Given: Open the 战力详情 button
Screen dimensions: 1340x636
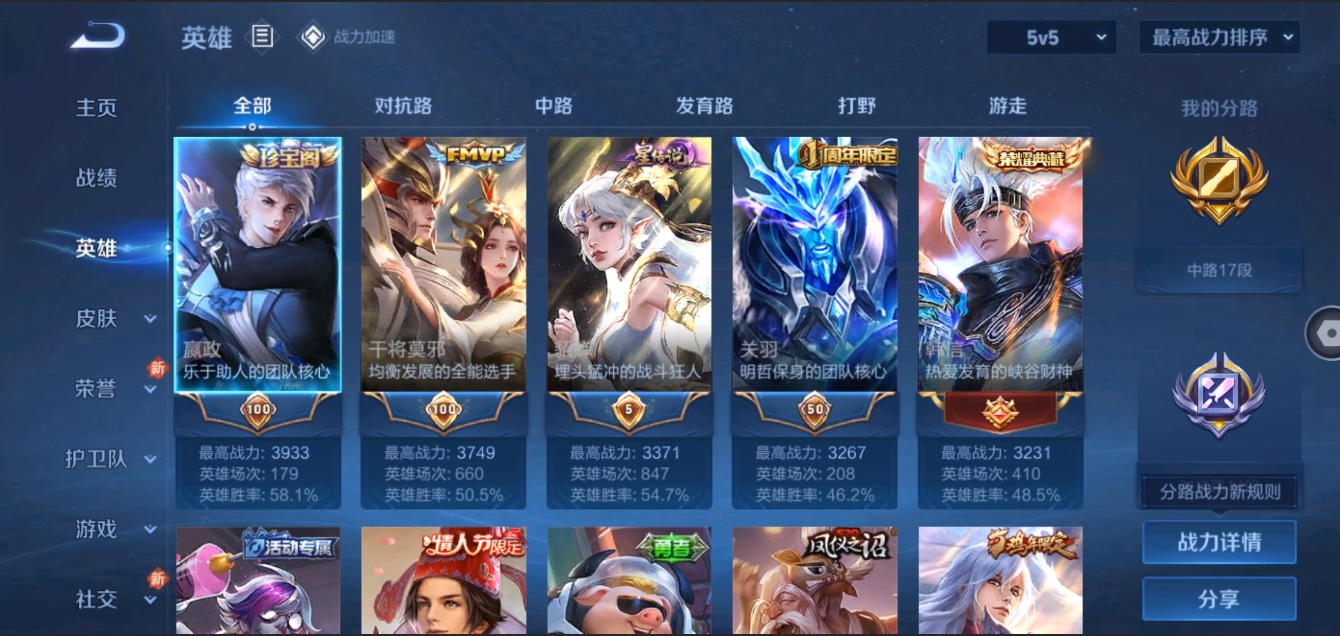Looking at the screenshot, I should coord(1219,542).
